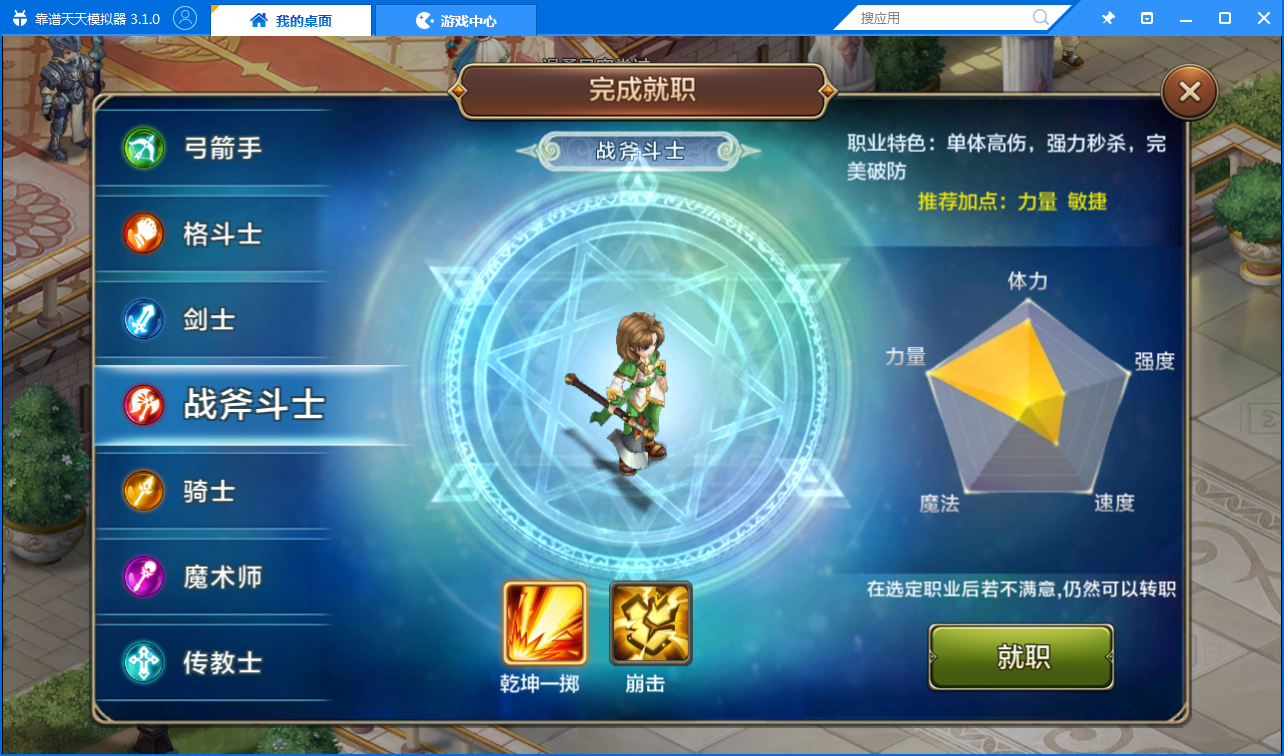Choose the 骑士 knight class icon
The height and width of the screenshot is (756, 1284).
click(x=142, y=490)
